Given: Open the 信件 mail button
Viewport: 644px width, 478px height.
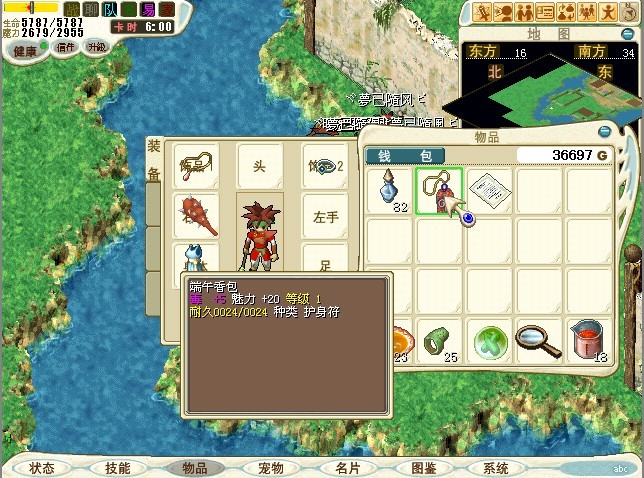Looking at the screenshot, I should pos(66,47).
